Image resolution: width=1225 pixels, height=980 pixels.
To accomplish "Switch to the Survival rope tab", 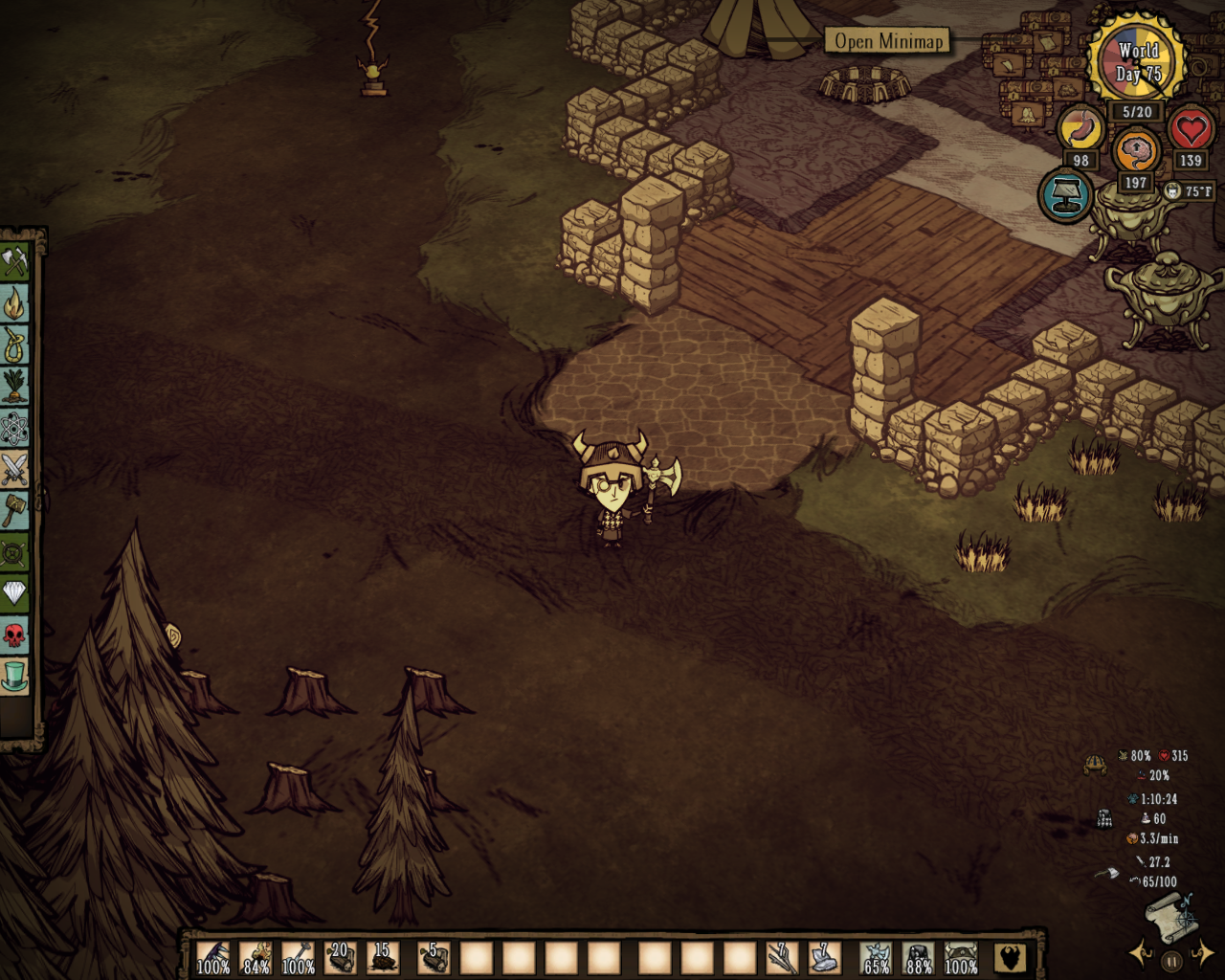I will click(x=14, y=345).
